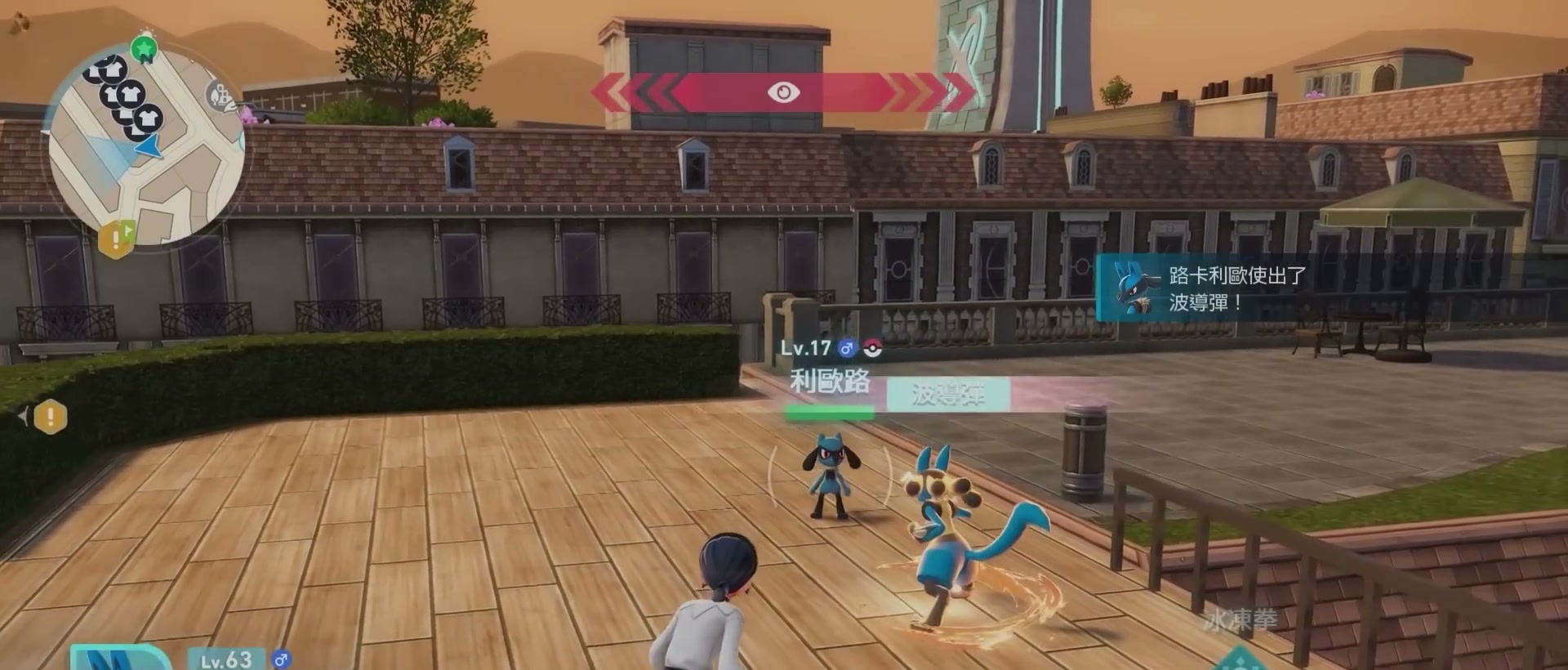Open the yellow exclamation notification on left edge
The width and height of the screenshot is (1568, 670).
click(x=50, y=417)
